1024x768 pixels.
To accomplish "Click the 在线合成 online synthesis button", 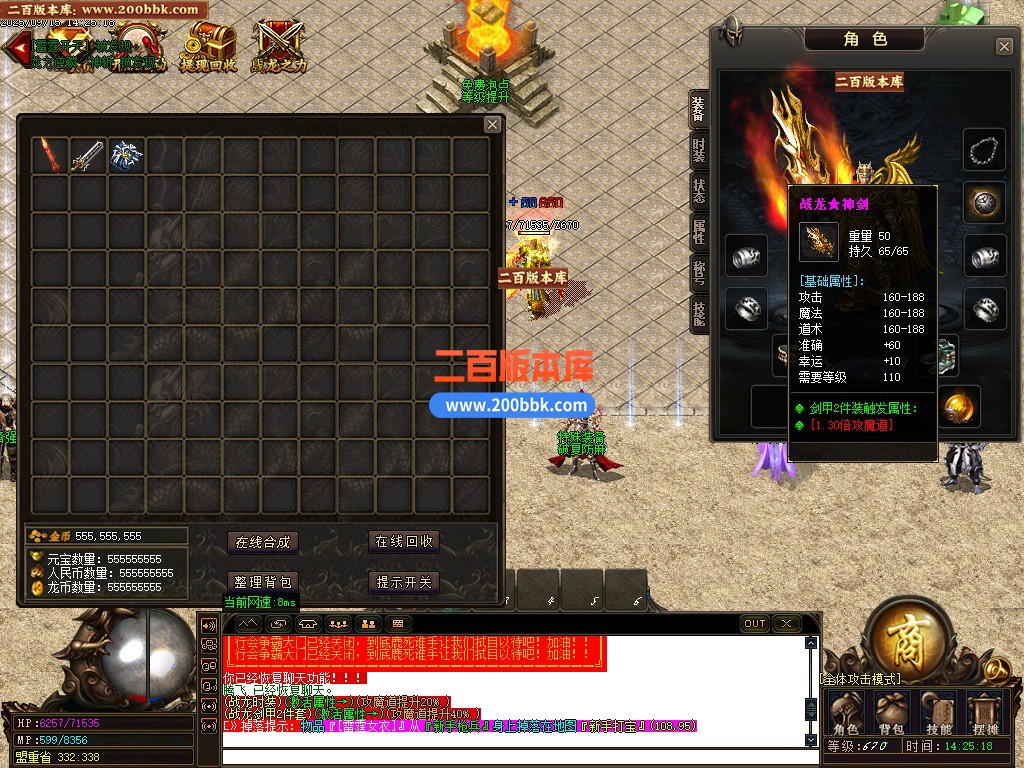I will pos(262,542).
